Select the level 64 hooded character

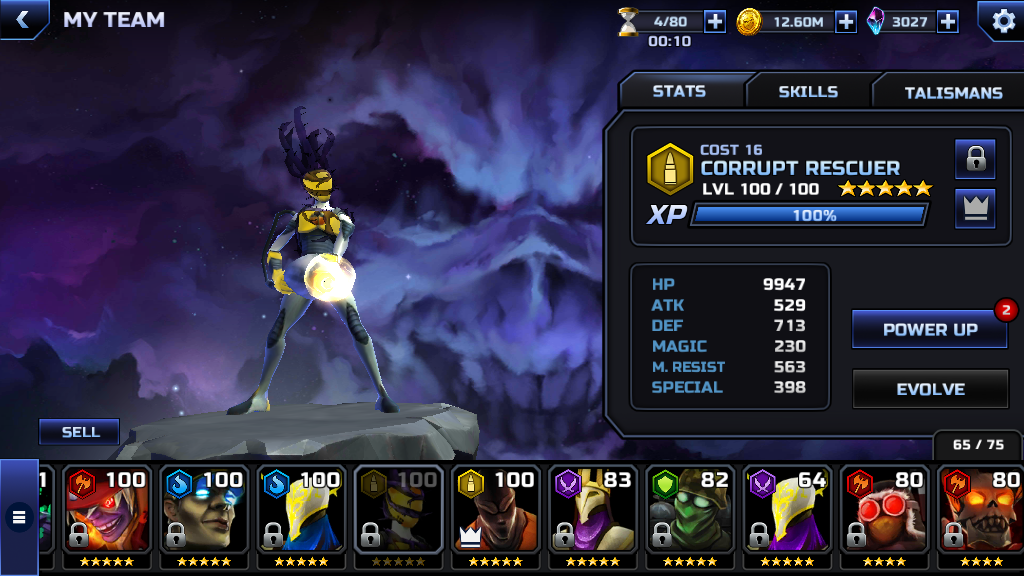[789, 514]
